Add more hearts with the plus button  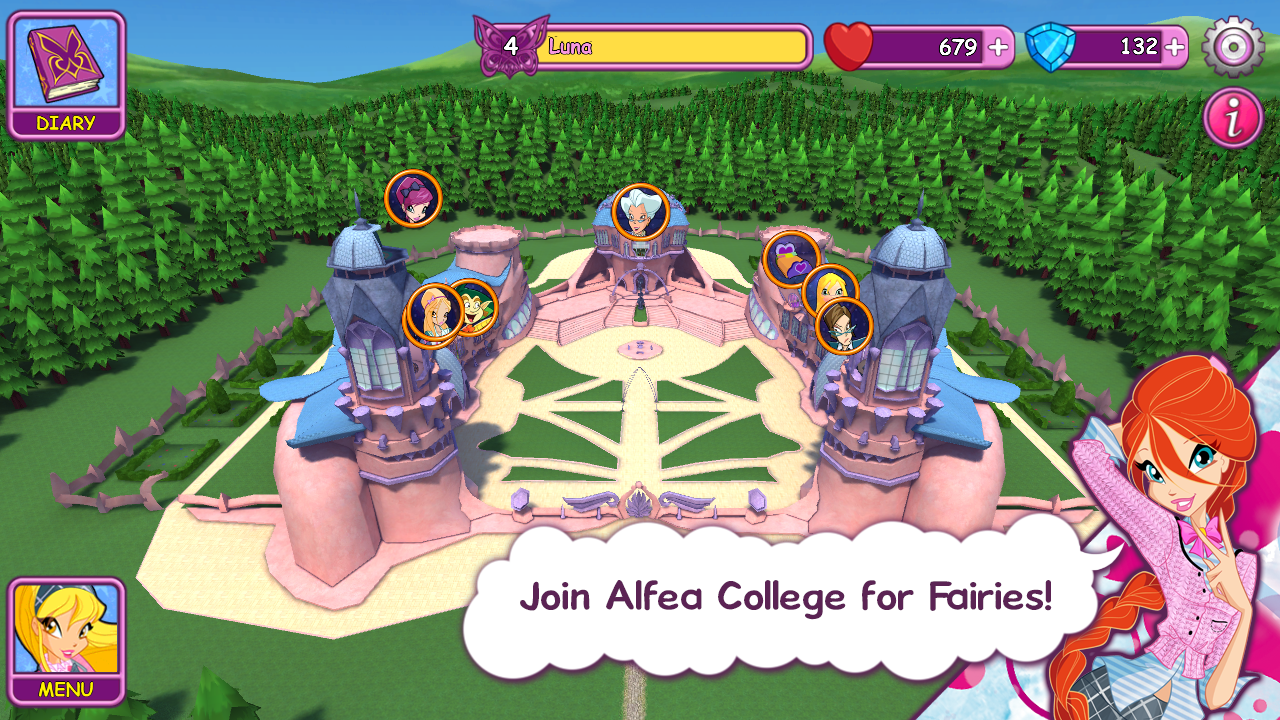pyautogui.click(x=997, y=47)
